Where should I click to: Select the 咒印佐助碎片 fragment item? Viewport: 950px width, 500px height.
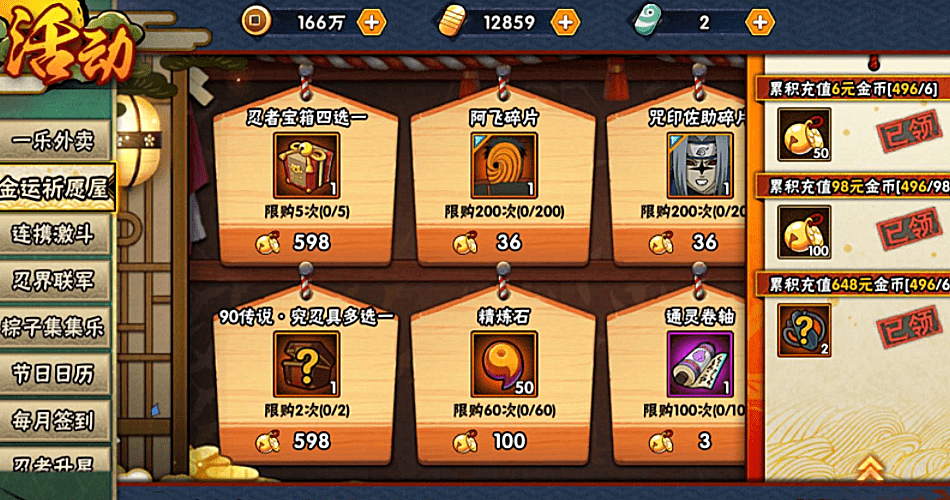(x=699, y=165)
